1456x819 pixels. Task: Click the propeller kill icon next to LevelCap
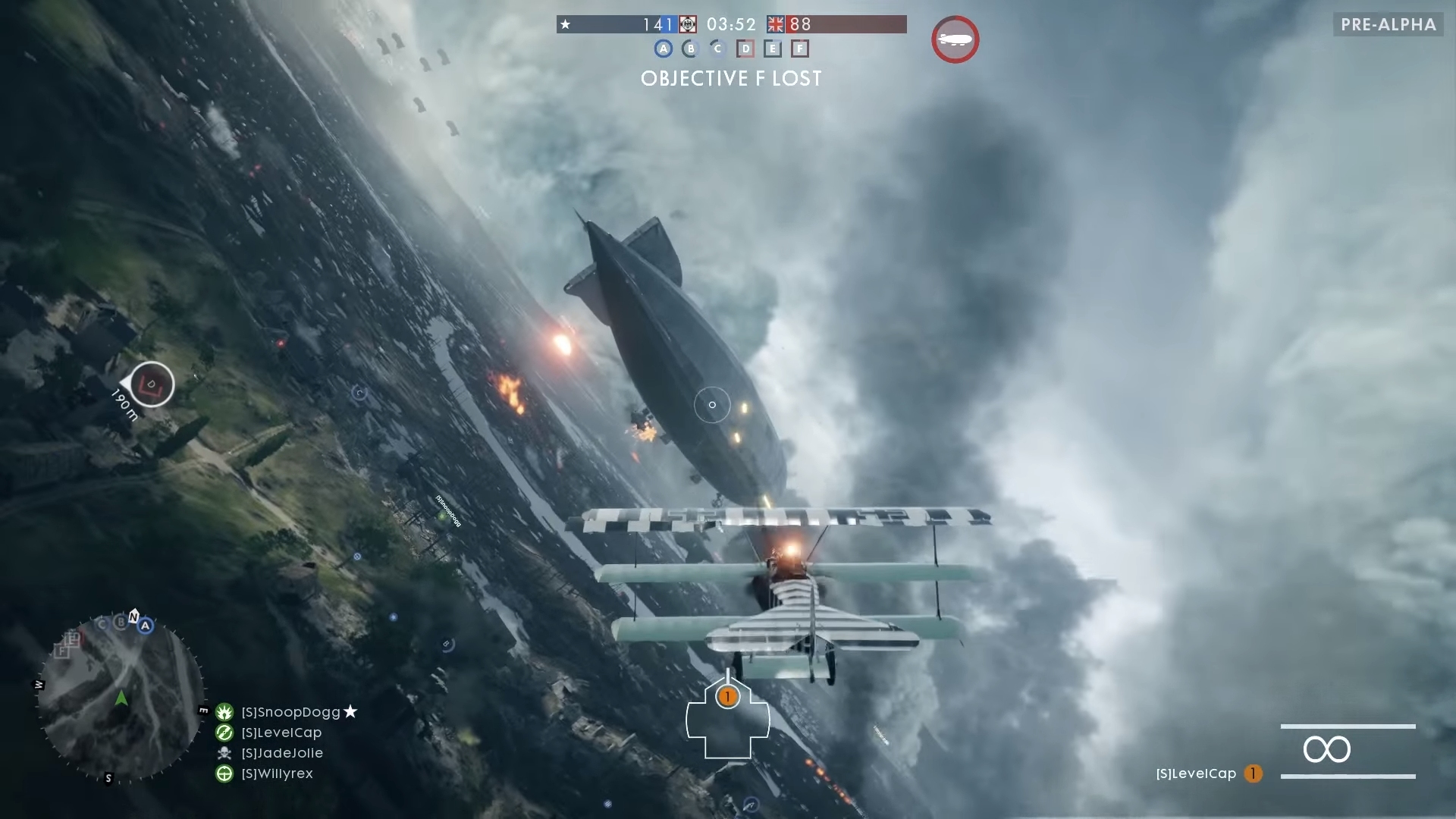(224, 733)
